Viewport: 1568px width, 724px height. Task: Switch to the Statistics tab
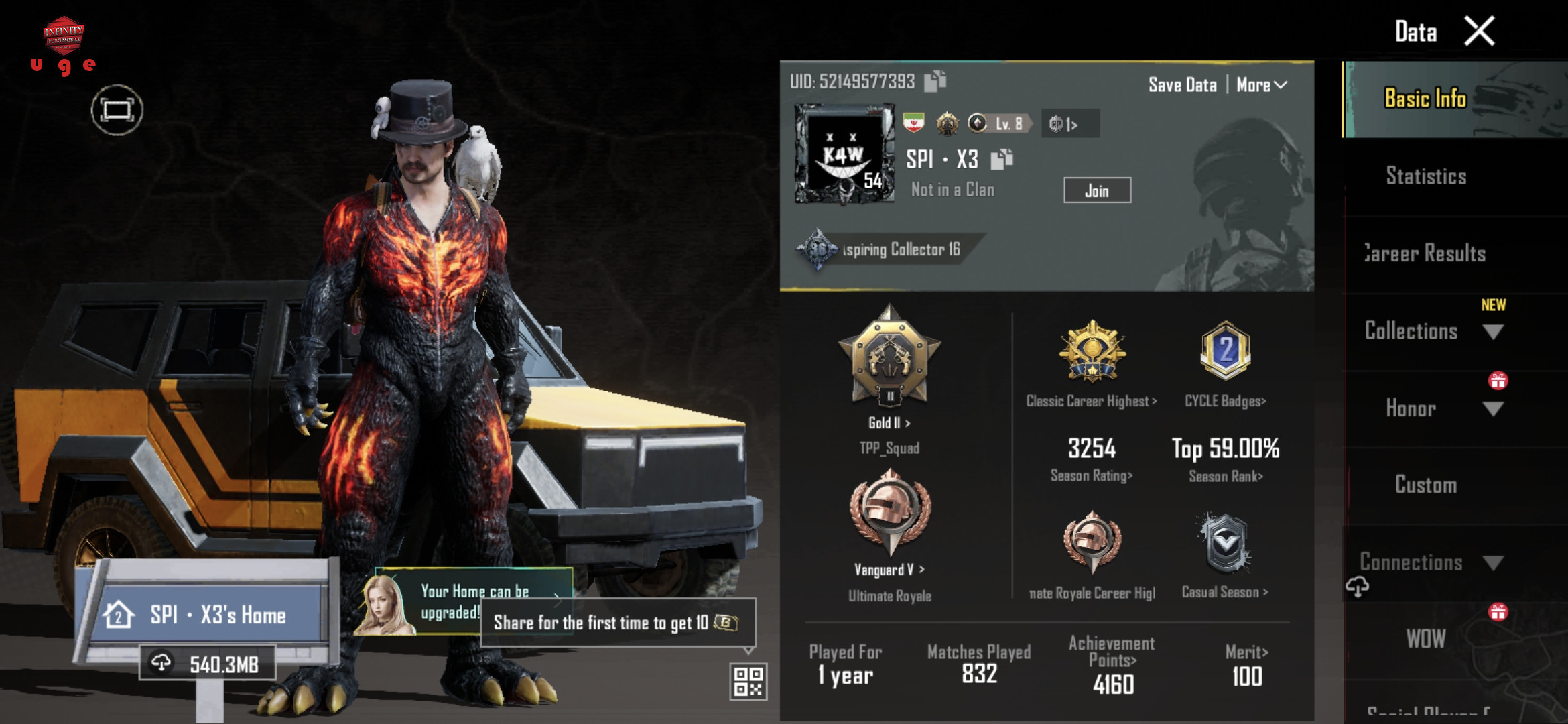tap(1426, 176)
